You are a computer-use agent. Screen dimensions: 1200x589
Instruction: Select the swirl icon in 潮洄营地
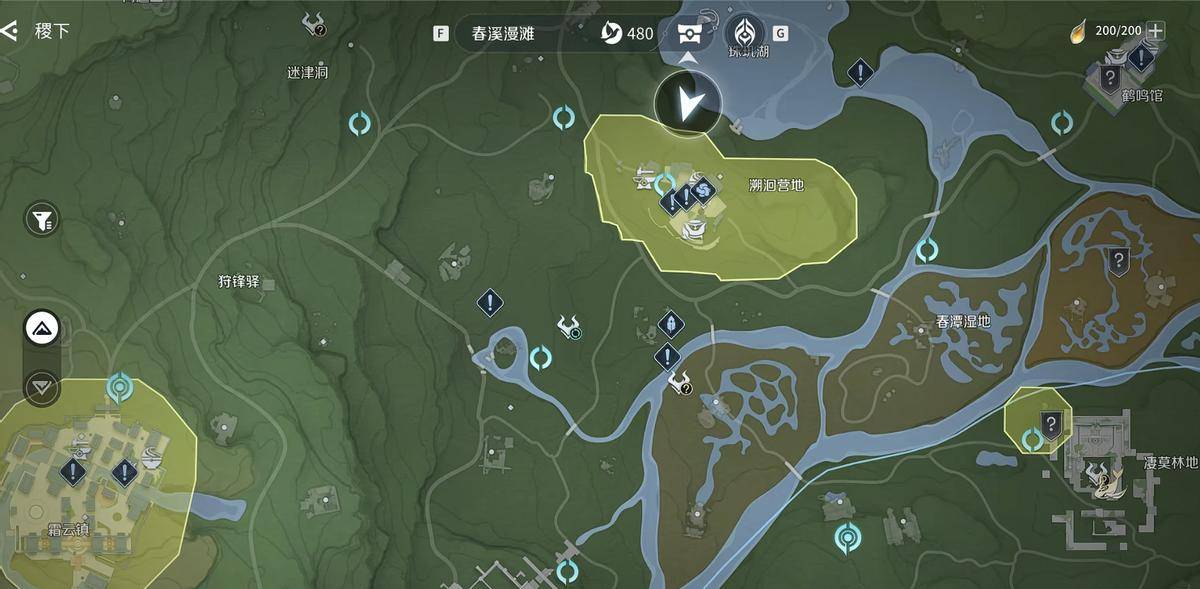click(703, 188)
